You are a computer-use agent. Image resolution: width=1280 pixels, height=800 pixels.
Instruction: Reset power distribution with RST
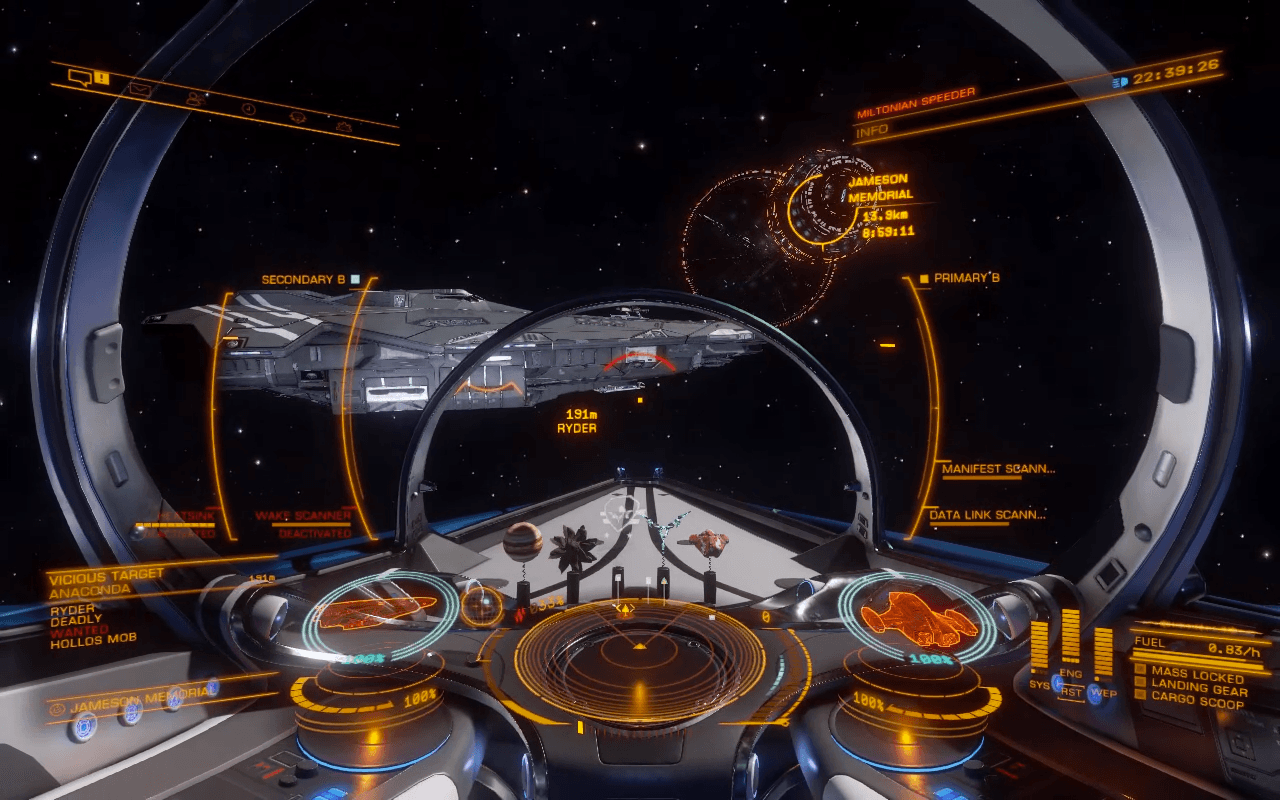coord(1071,691)
